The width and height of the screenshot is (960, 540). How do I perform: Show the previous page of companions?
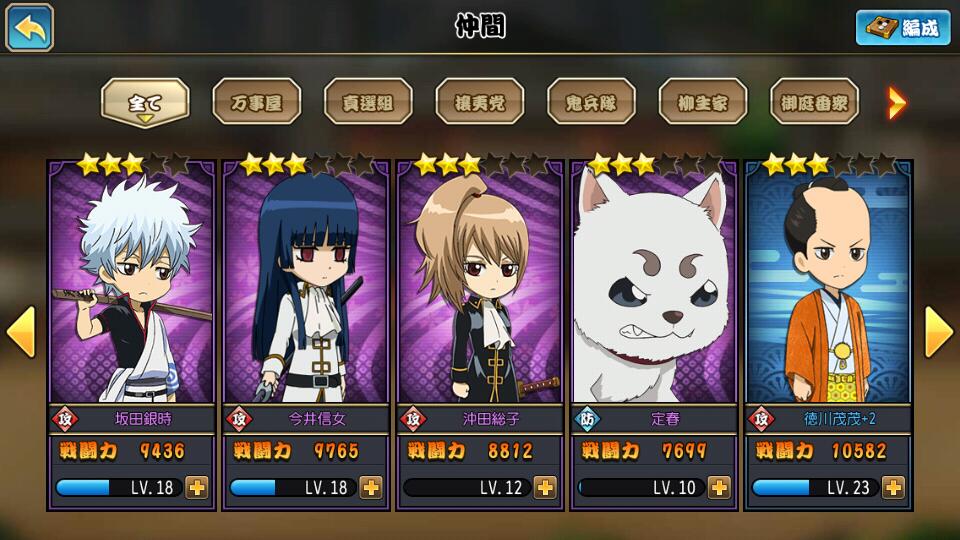[x=21, y=332]
